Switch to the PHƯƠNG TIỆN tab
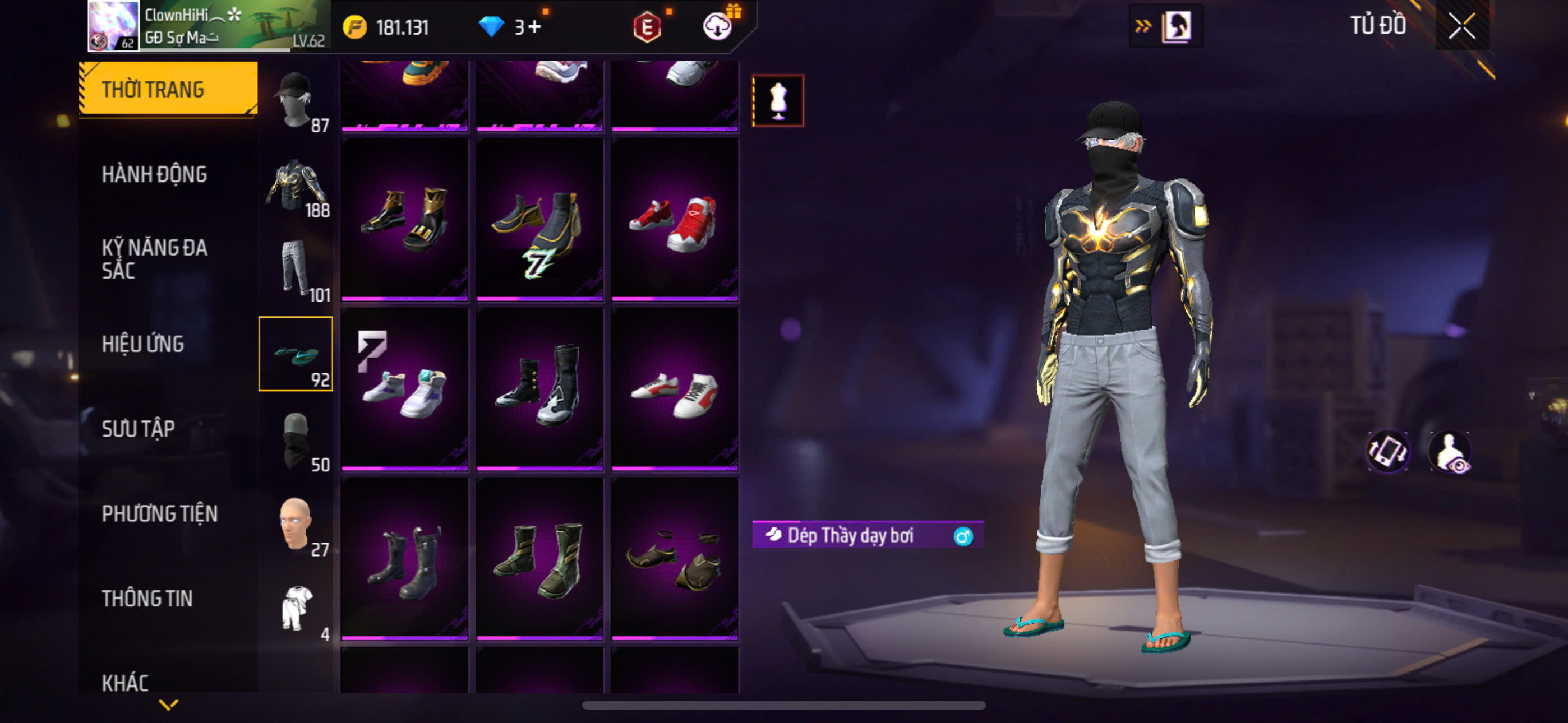Image resolution: width=1568 pixels, height=723 pixels. (x=159, y=513)
